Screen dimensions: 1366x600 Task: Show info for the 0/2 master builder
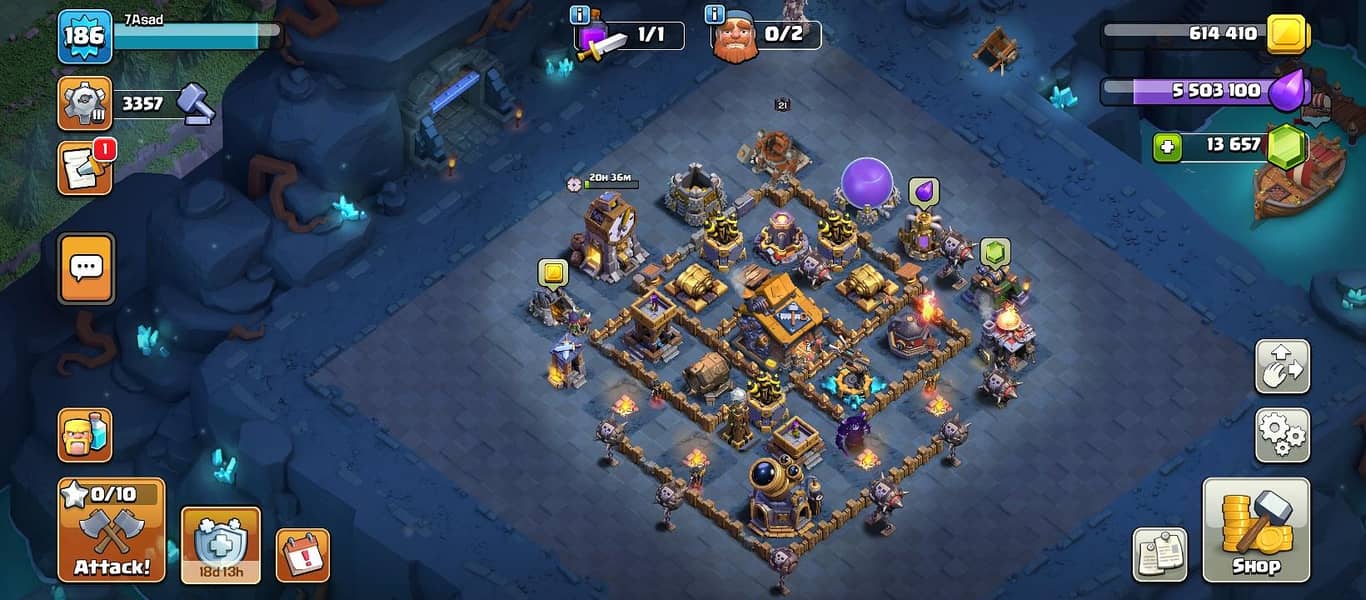[x=714, y=15]
